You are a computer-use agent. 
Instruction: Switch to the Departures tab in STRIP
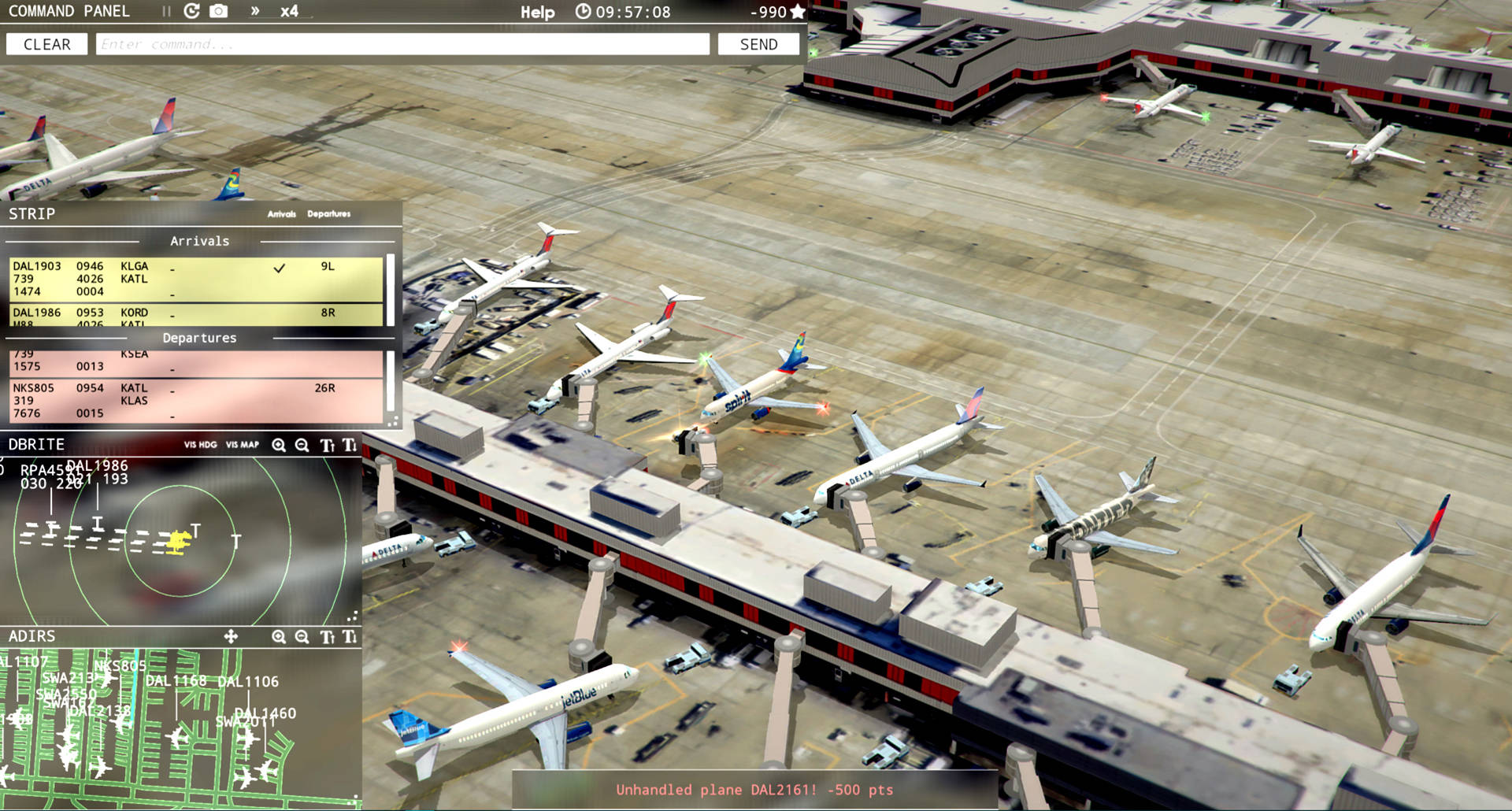coord(331,213)
